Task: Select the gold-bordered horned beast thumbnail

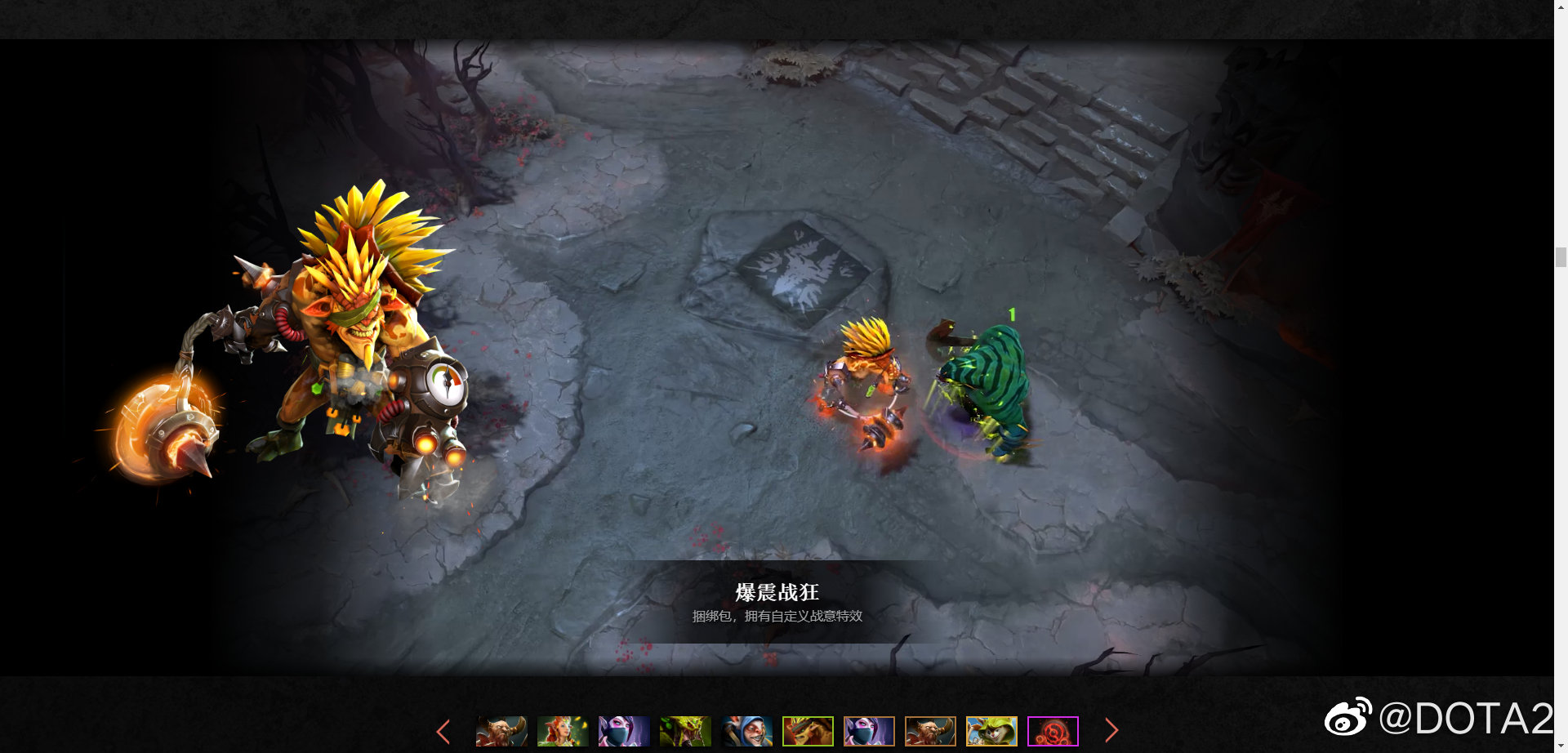Action: point(929,731)
